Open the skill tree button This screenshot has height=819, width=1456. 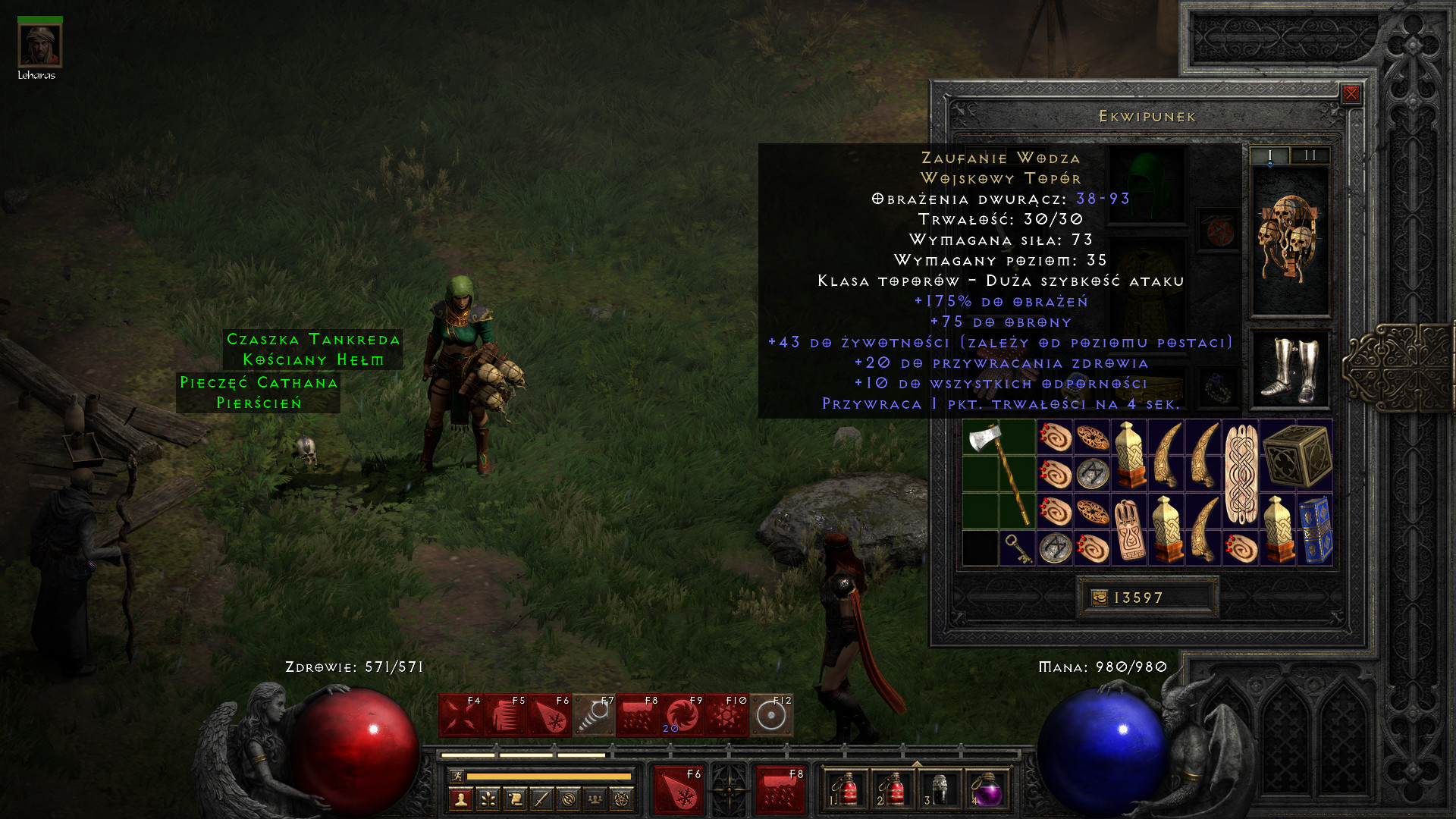pos(488,799)
